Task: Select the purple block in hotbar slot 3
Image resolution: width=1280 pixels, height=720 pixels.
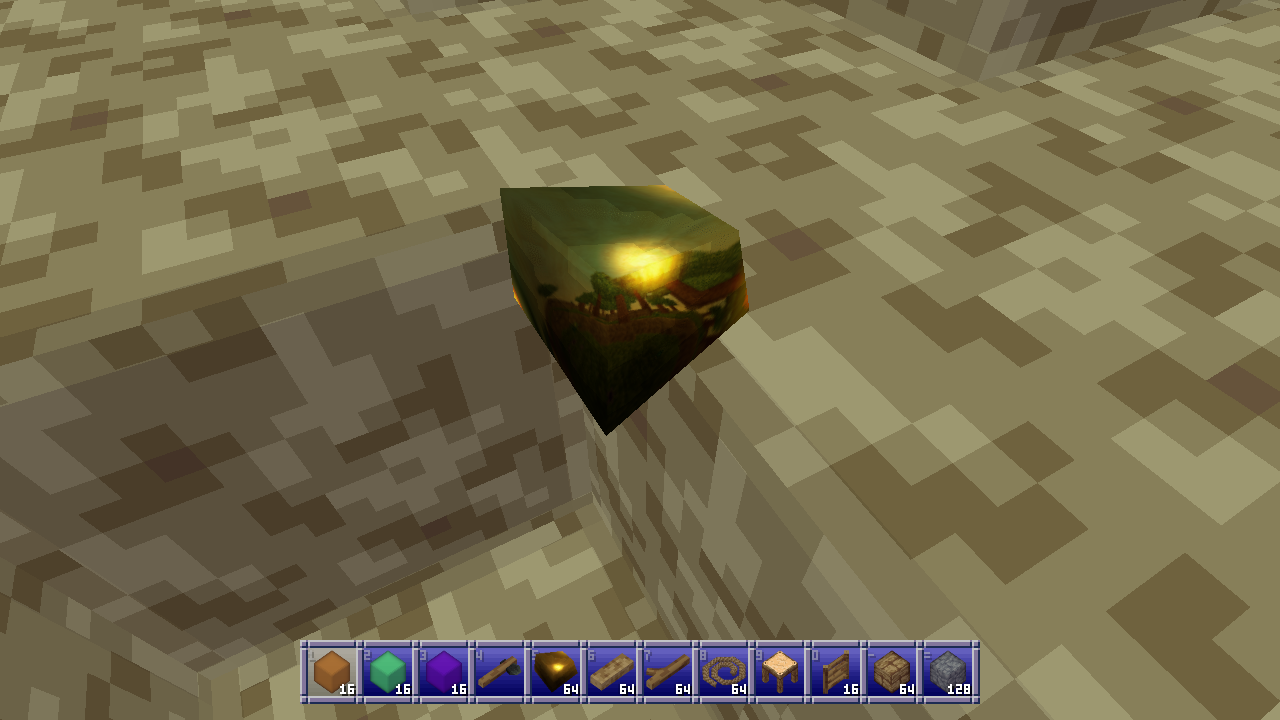Action: point(441,670)
